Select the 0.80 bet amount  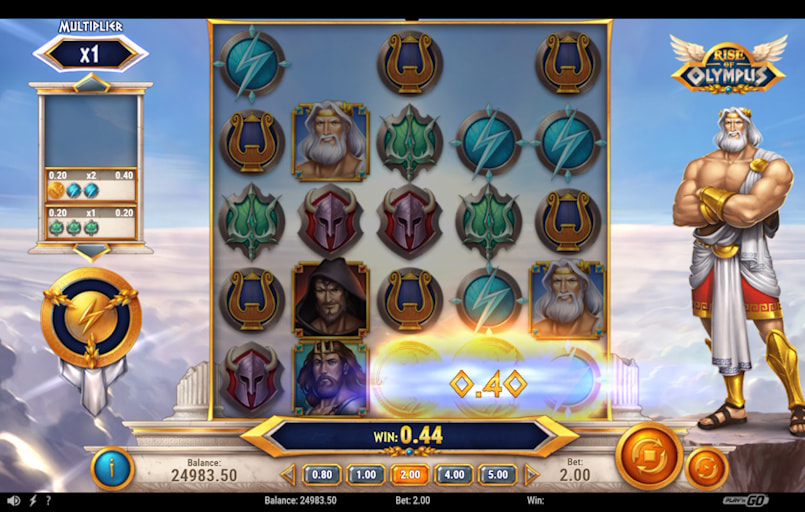(x=321, y=475)
